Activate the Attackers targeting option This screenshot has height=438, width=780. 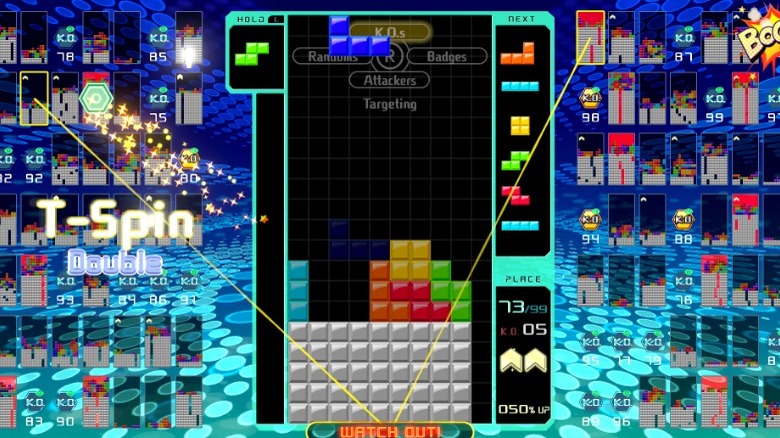click(x=389, y=80)
